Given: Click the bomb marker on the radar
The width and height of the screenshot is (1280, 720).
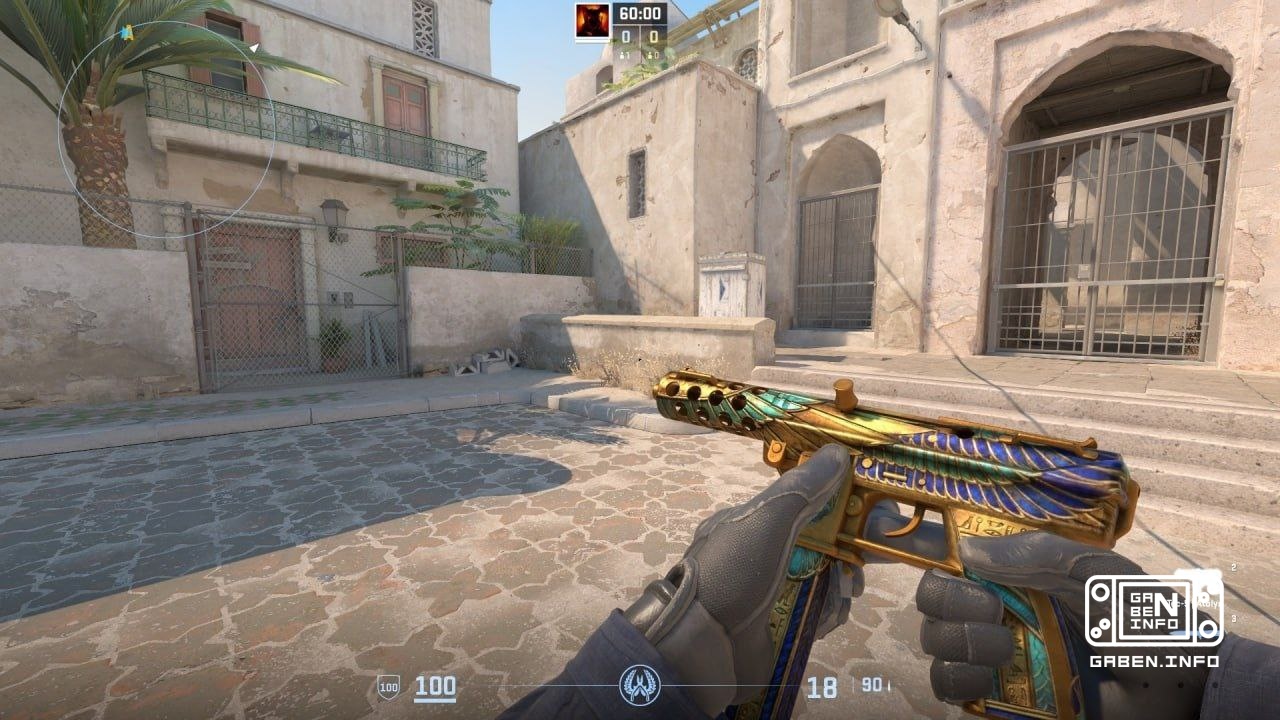Looking at the screenshot, I should pyautogui.click(x=125, y=33).
